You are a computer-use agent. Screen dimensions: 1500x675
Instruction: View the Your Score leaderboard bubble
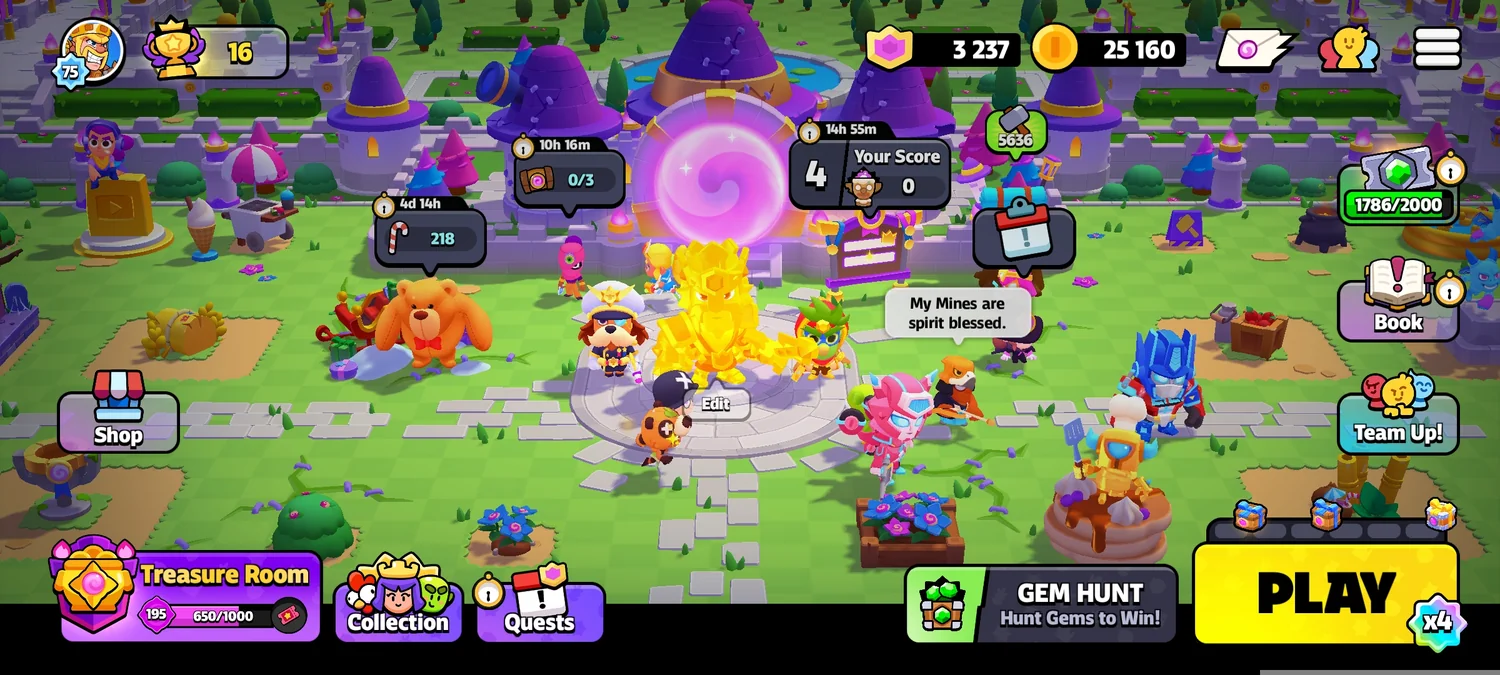click(868, 172)
